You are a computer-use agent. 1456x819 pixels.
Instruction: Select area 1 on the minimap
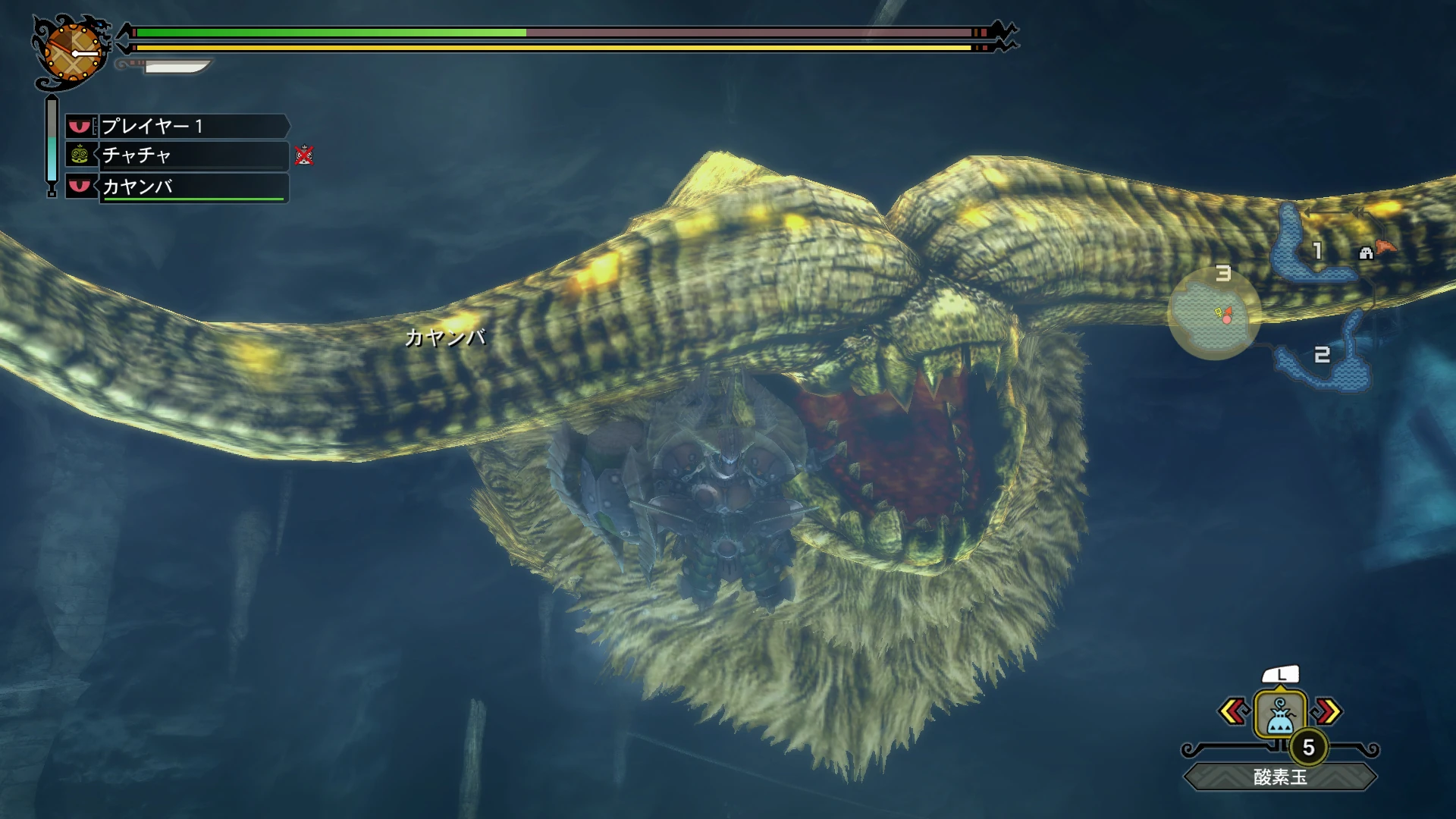pyautogui.click(x=1317, y=250)
